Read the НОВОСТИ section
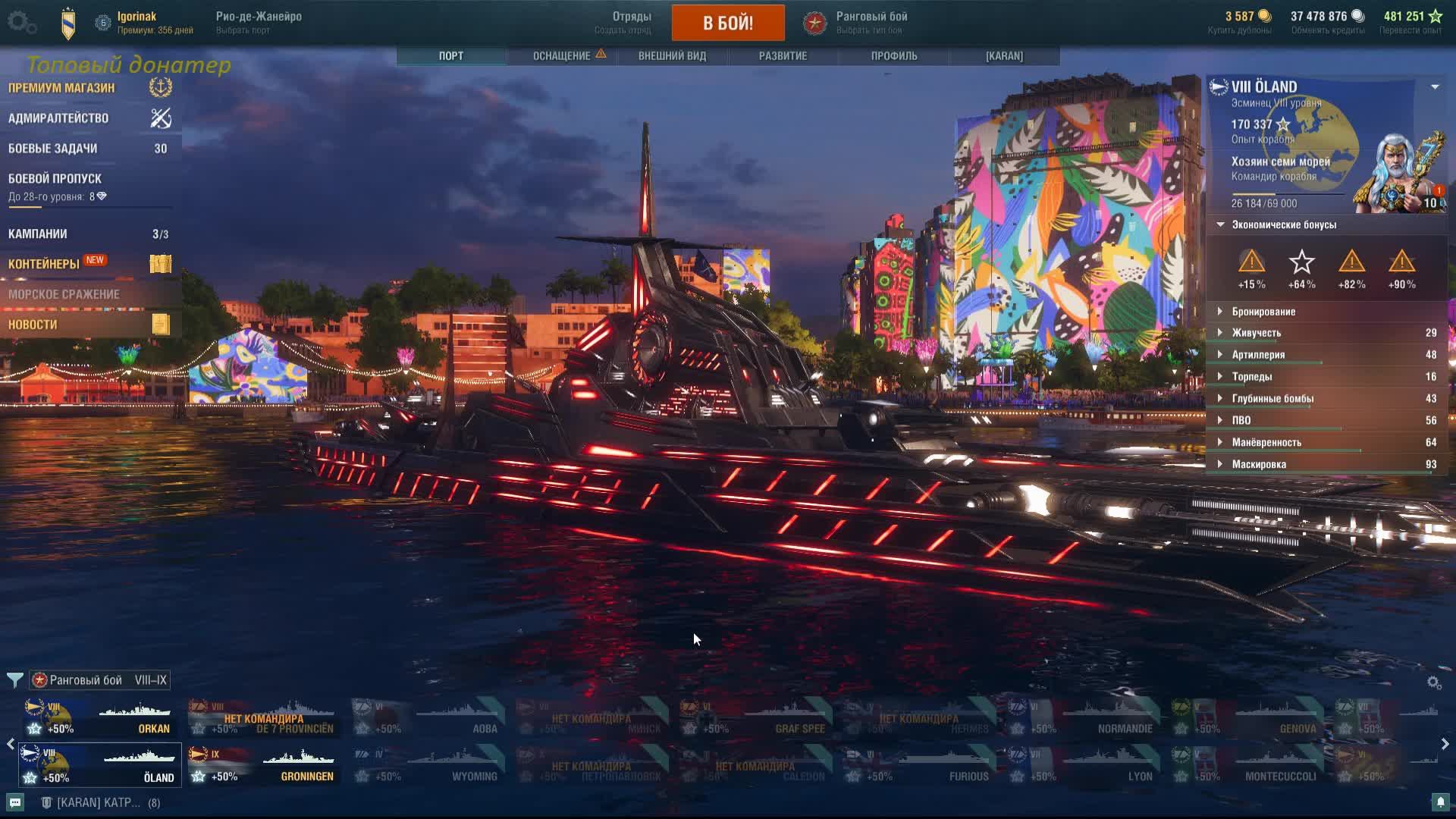Viewport: 1456px width, 819px height. (33, 325)
